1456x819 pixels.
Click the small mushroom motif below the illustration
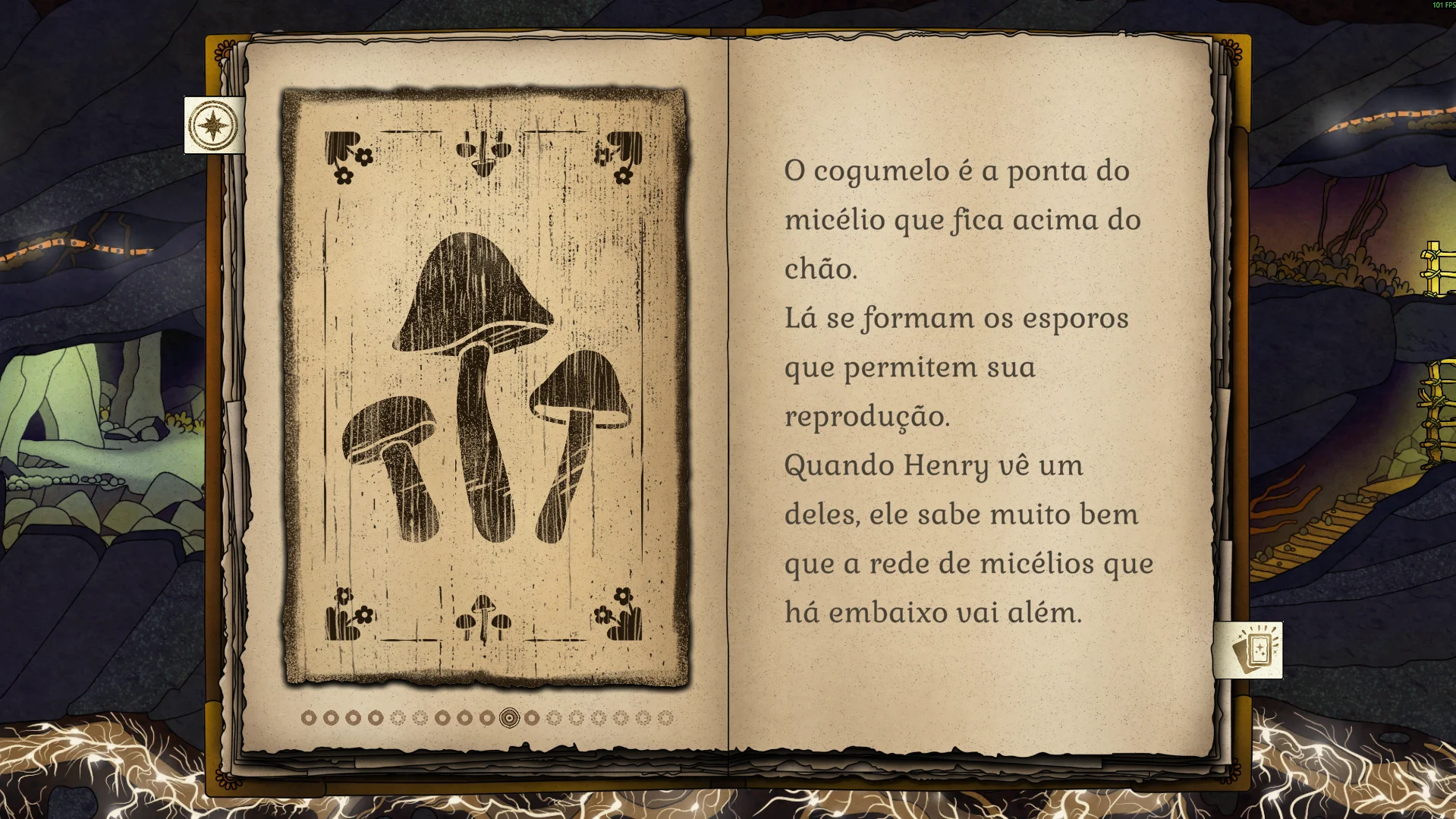[x=483, y=621]
